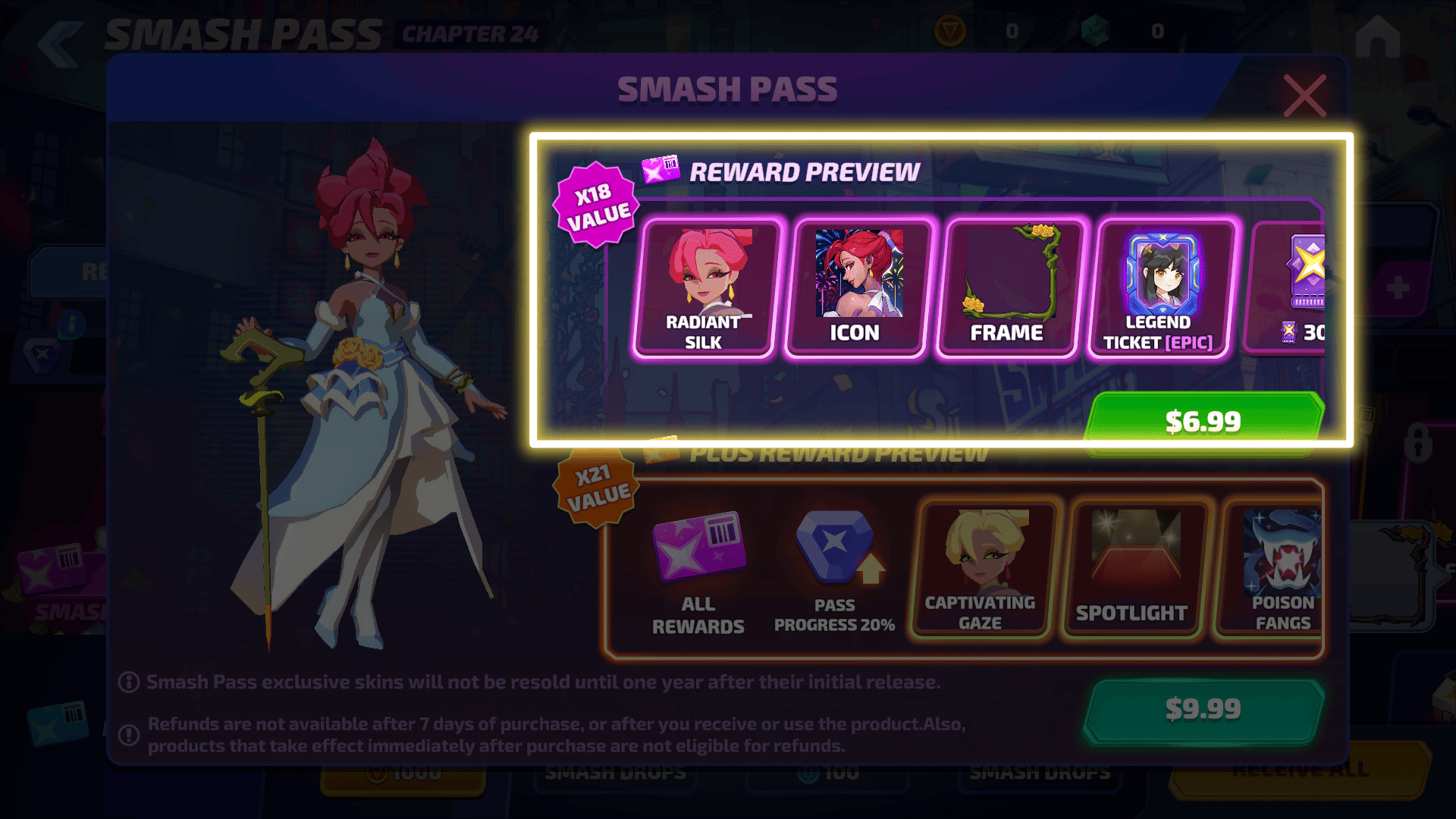View the Captivating Gaze reward
Viewport: 1456px width, 819px height.
(982, 570)
